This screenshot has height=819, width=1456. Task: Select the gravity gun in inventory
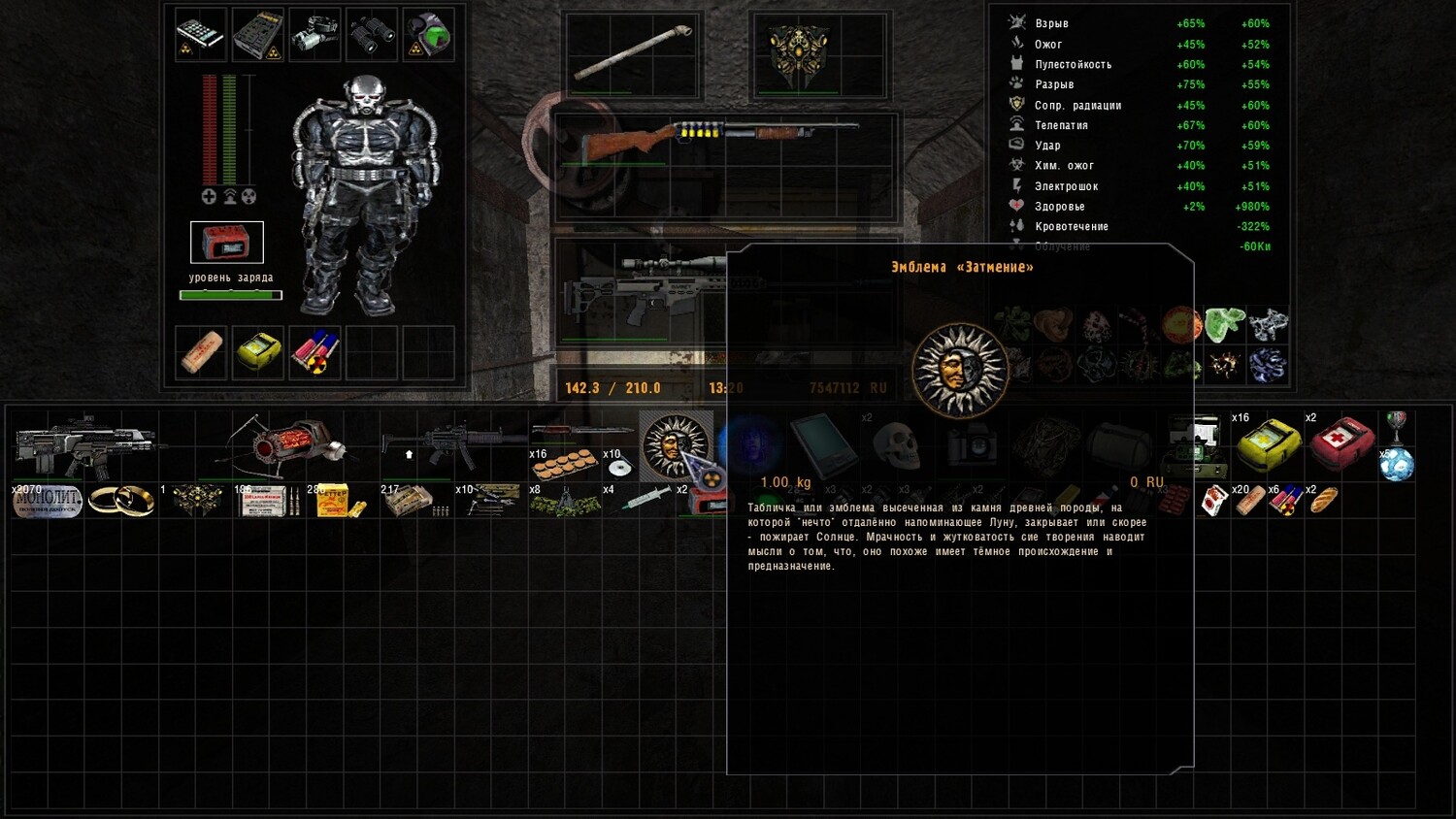[x=286, y=444]
